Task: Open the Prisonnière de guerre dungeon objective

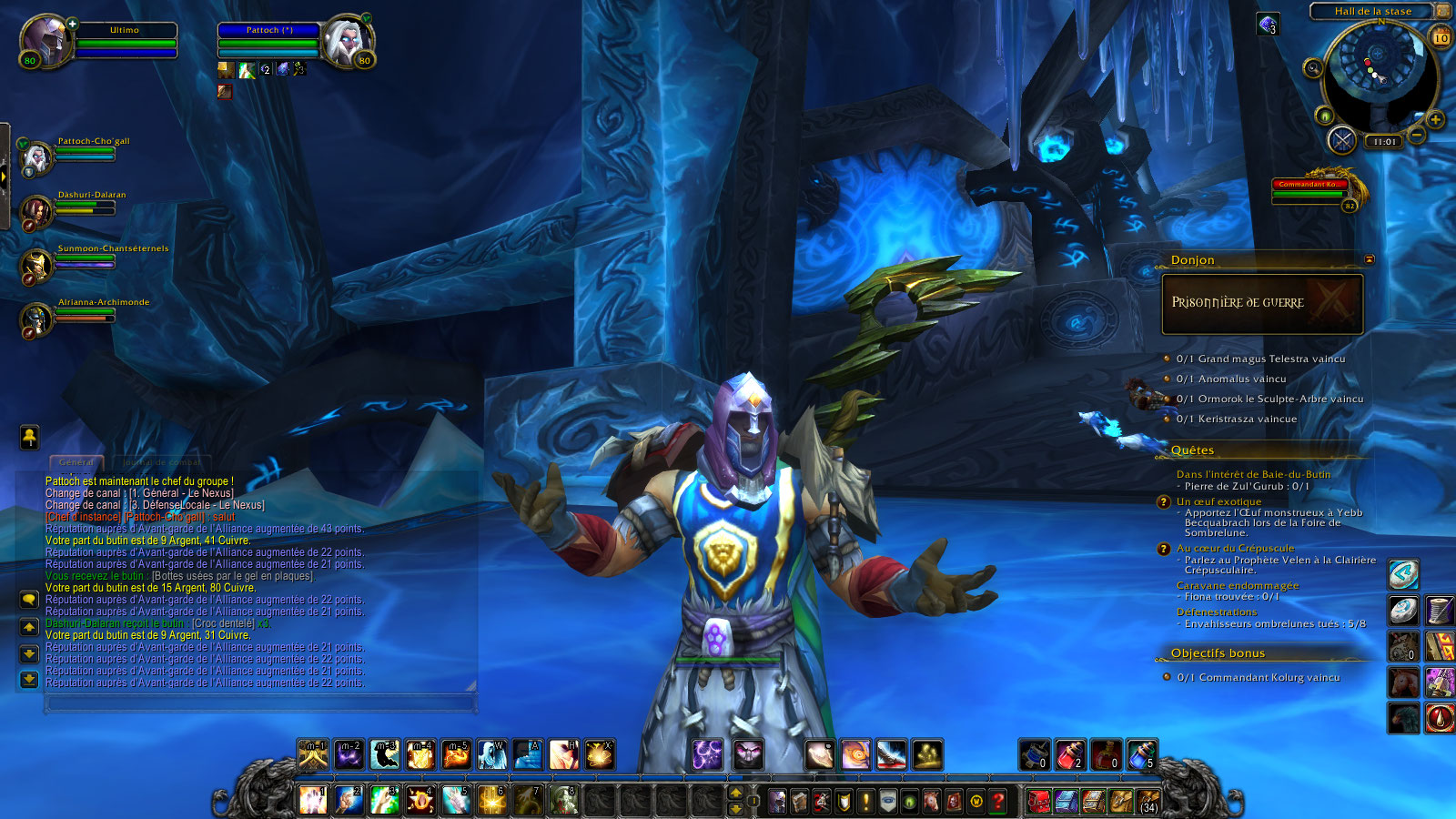Action: (x=1261, y=304)
